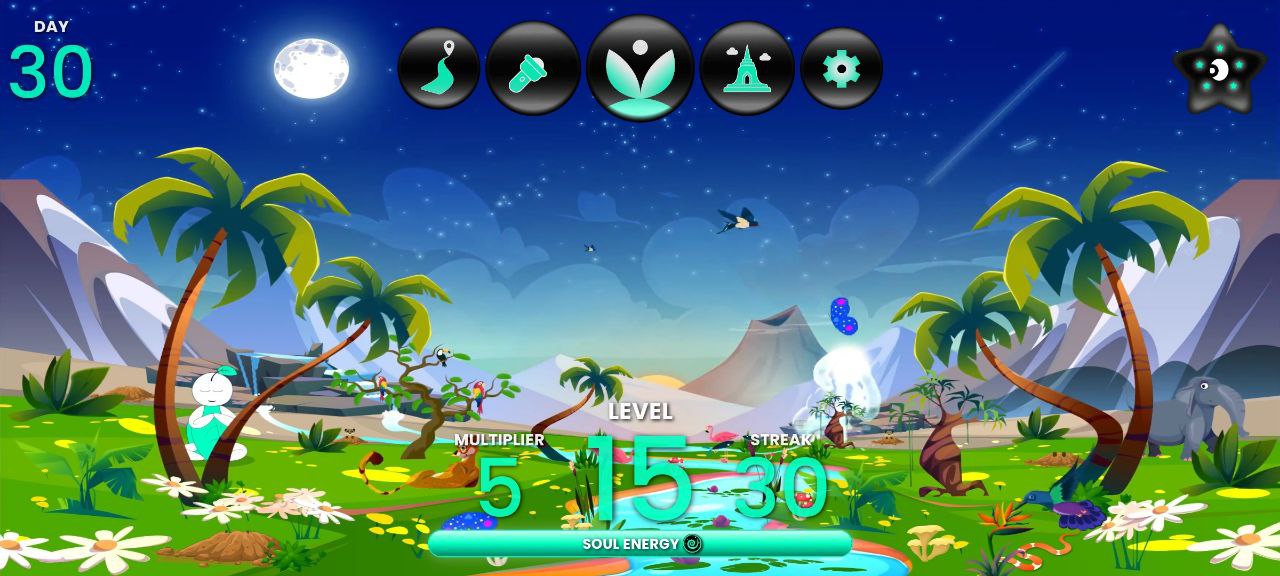The width and height of the screenshot is (1280, 576).
Task: Open the temple stupa button
Action: coord(747,68)
